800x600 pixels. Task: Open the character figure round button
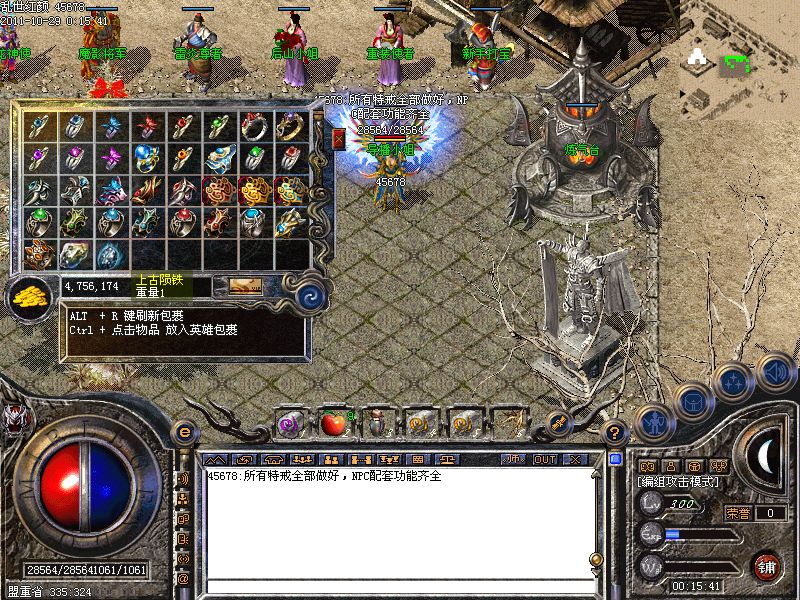(653, 422)
